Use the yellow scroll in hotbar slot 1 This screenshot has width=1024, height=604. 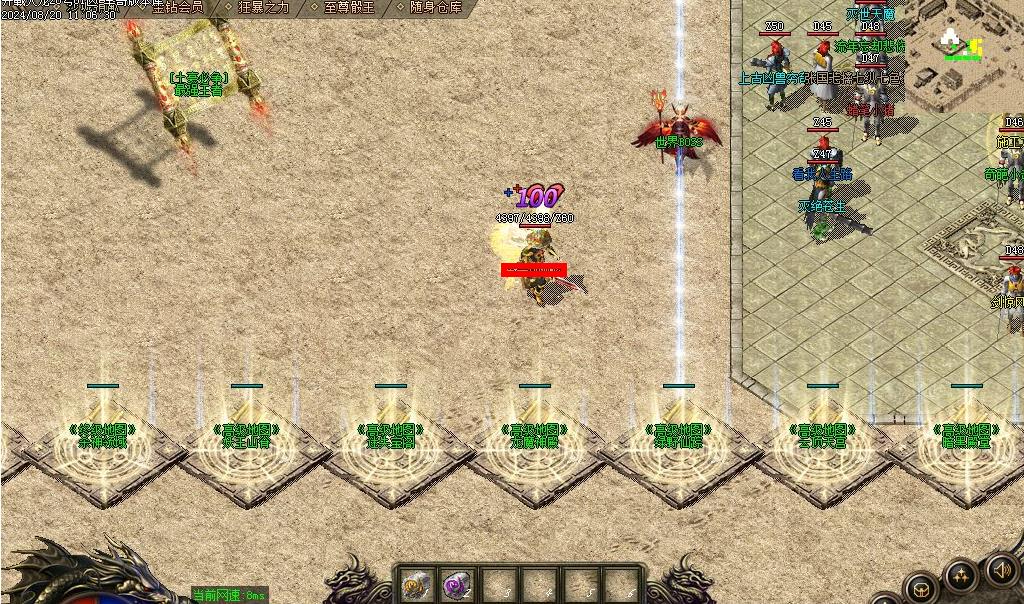[416, 584]
